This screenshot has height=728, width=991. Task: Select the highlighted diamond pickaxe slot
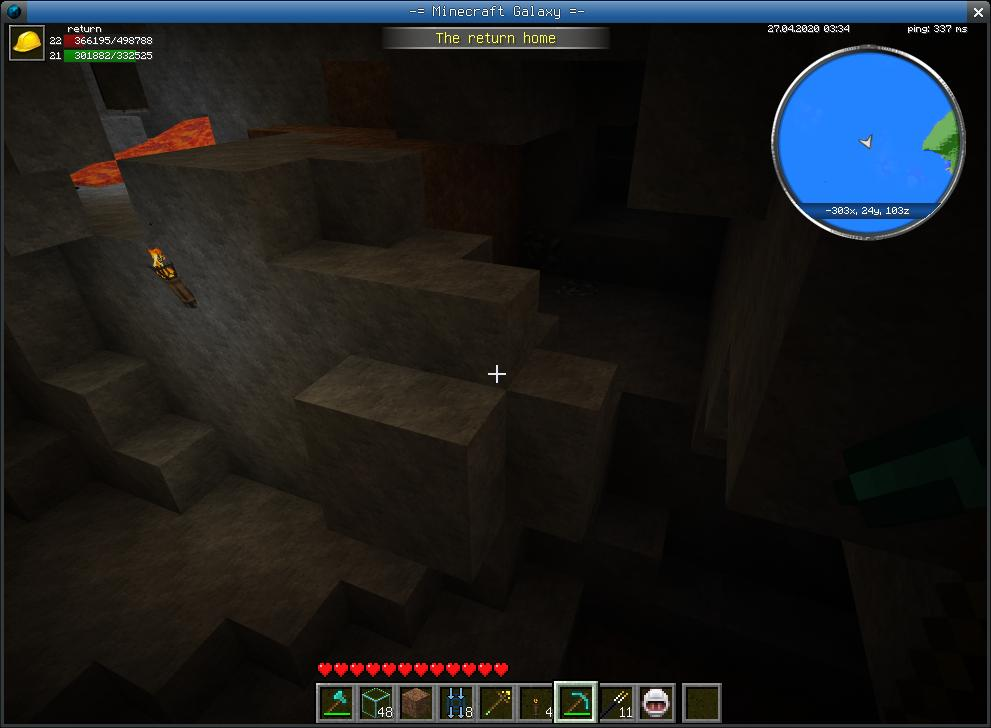click(577, 702)
